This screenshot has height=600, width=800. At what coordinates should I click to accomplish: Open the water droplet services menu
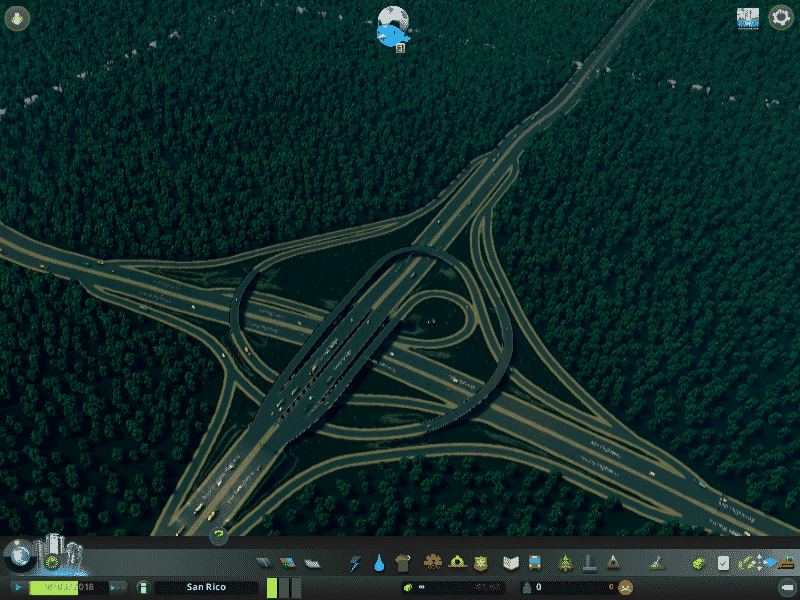click(379, 563)
